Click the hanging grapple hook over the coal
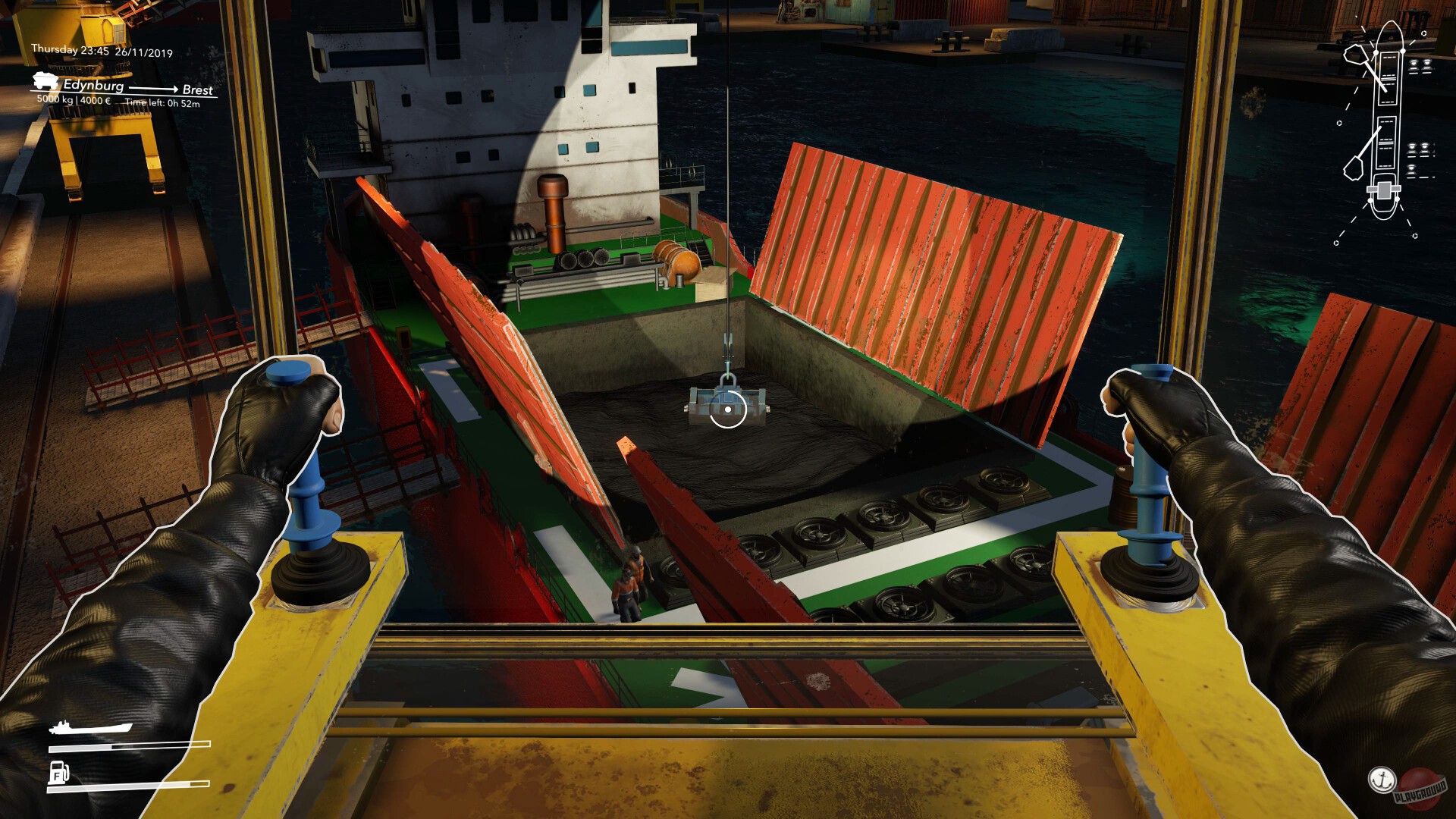 (728, 394)
